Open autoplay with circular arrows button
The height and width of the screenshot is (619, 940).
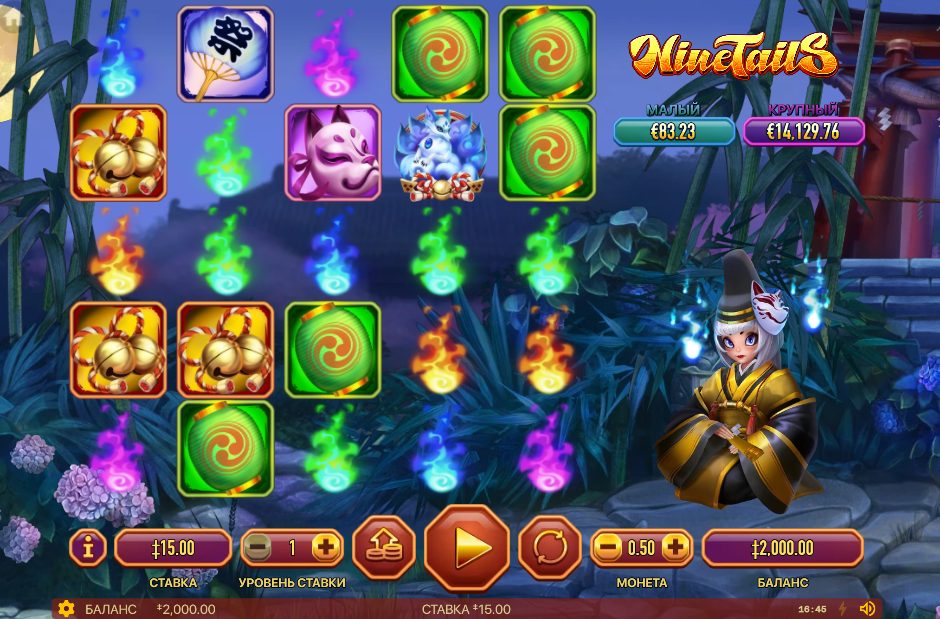tap(549, 548)
